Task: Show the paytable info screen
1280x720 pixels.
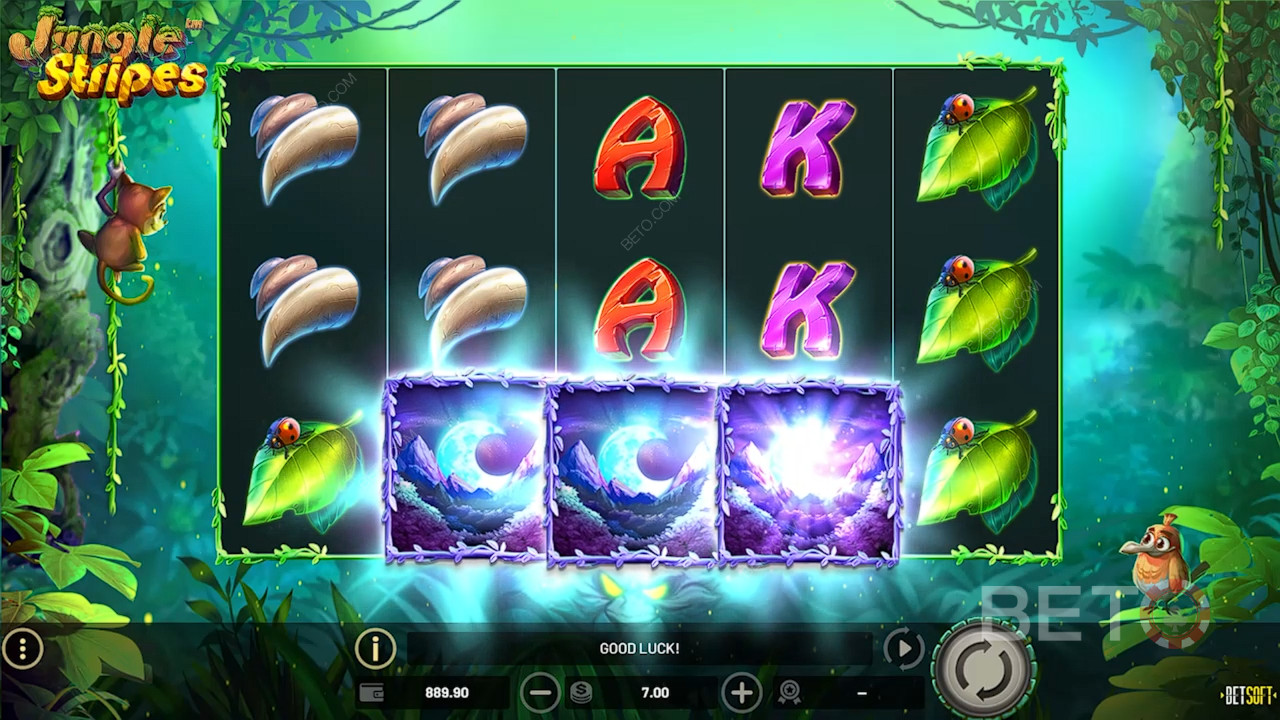Action: coord(375,649)
